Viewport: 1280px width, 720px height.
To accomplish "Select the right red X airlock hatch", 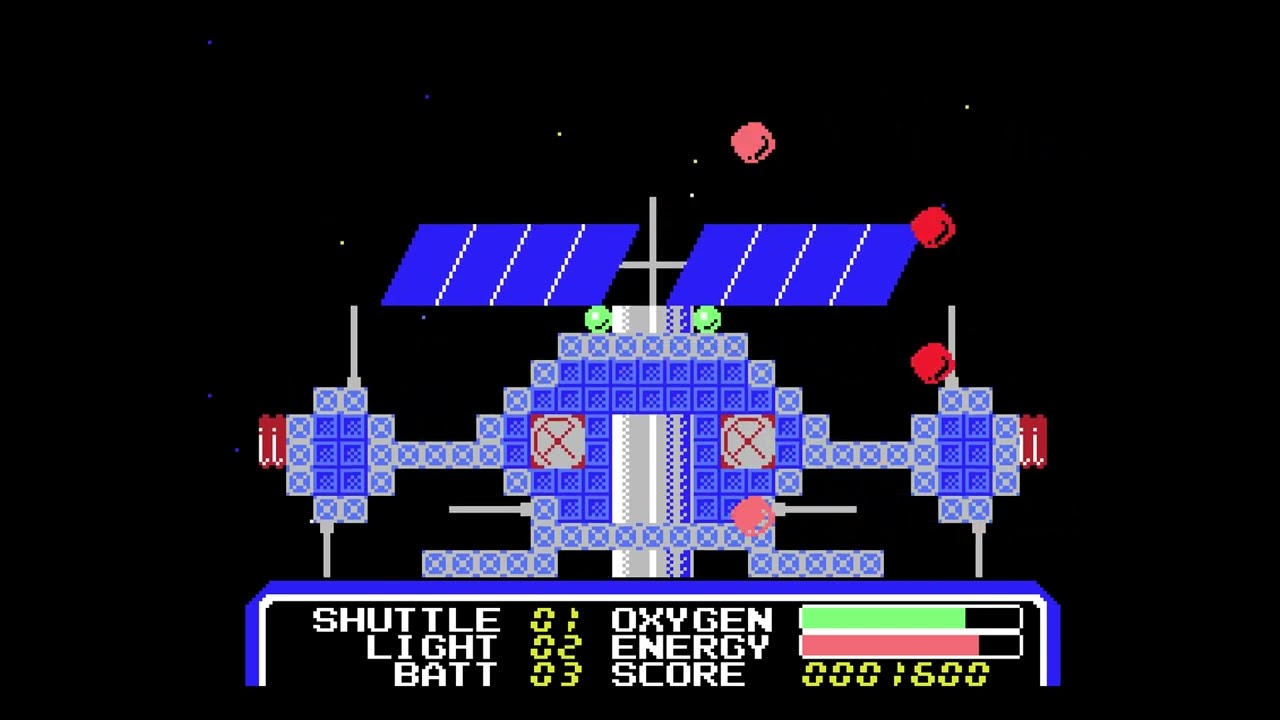I will click(x=748, y=443).
